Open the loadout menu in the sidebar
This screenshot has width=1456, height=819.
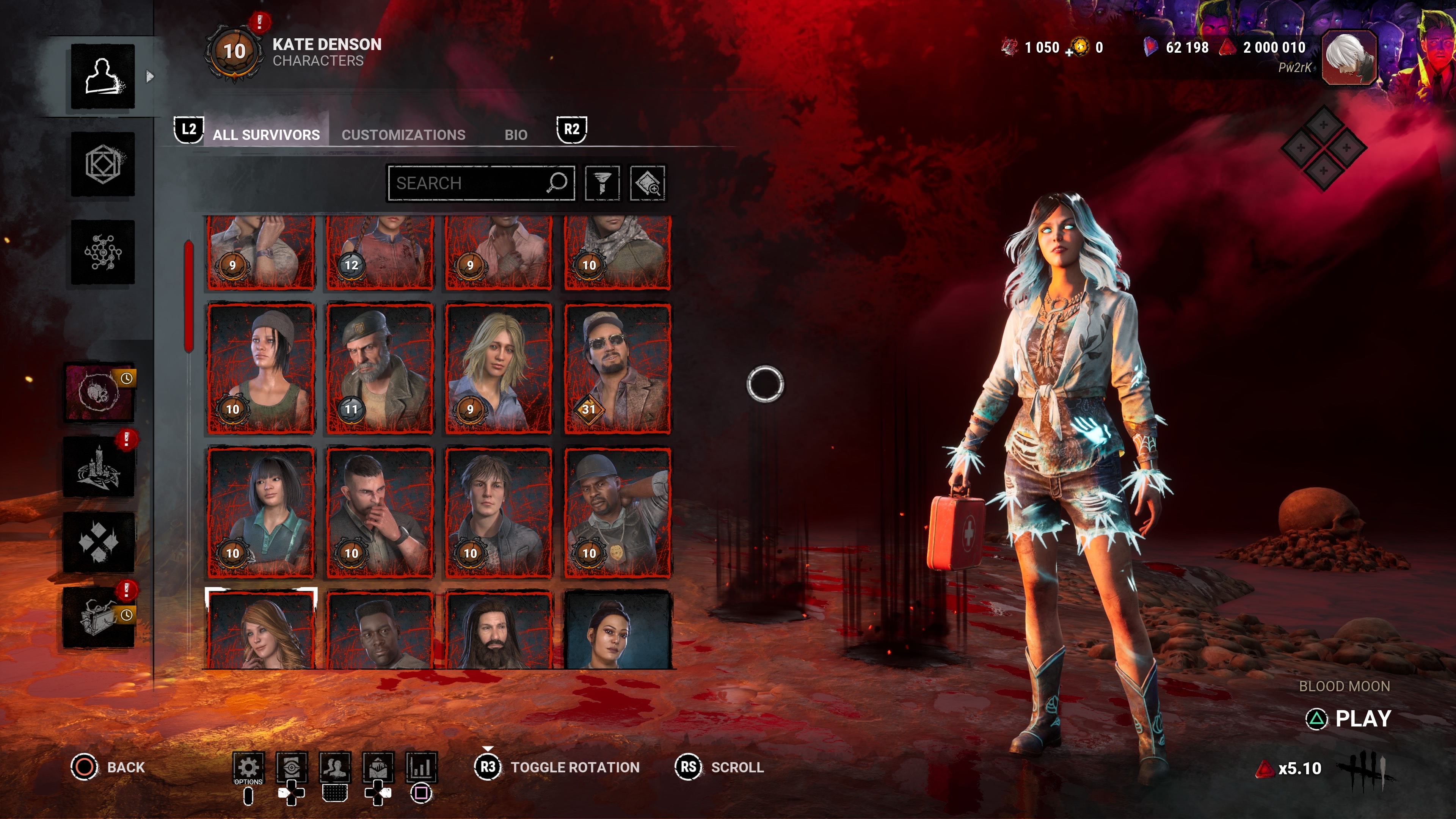pos(103,165)
